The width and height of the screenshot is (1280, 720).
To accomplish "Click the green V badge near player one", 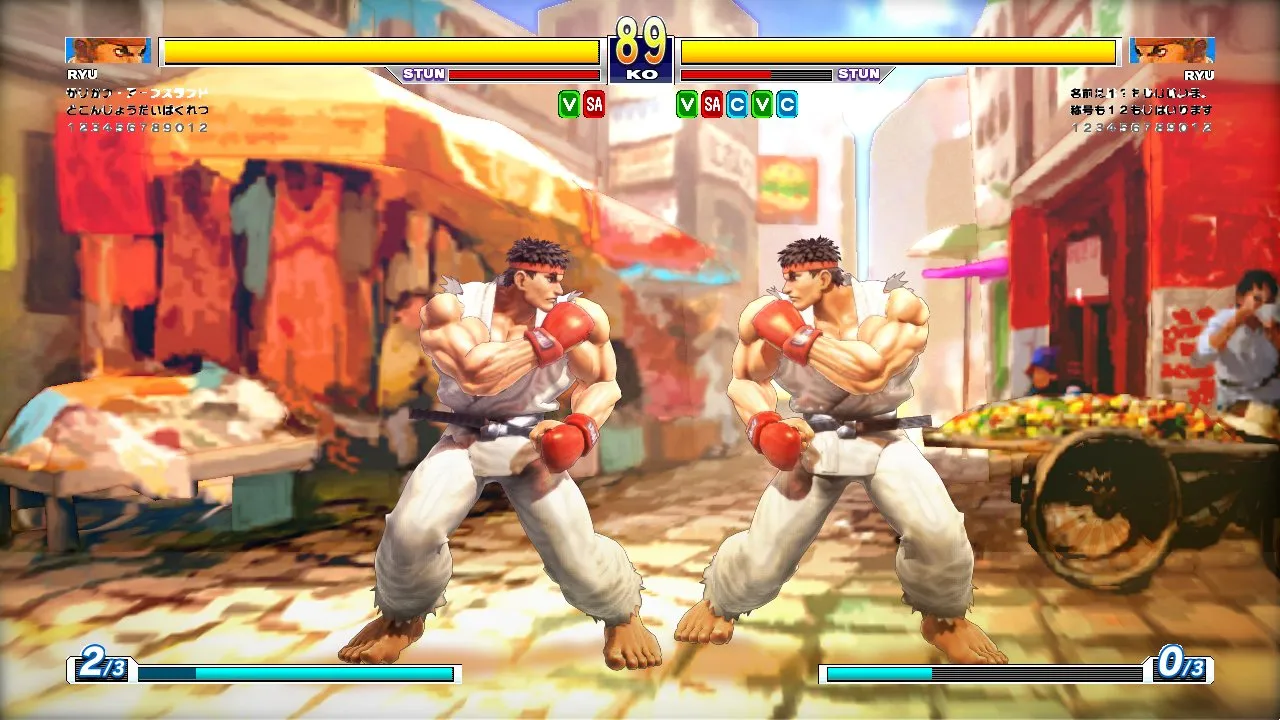I will coord(569,104).
